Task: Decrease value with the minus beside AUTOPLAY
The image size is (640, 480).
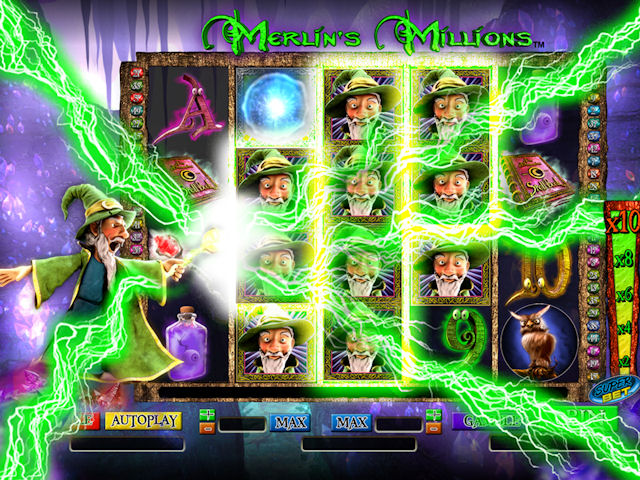Action: [208, 429]
